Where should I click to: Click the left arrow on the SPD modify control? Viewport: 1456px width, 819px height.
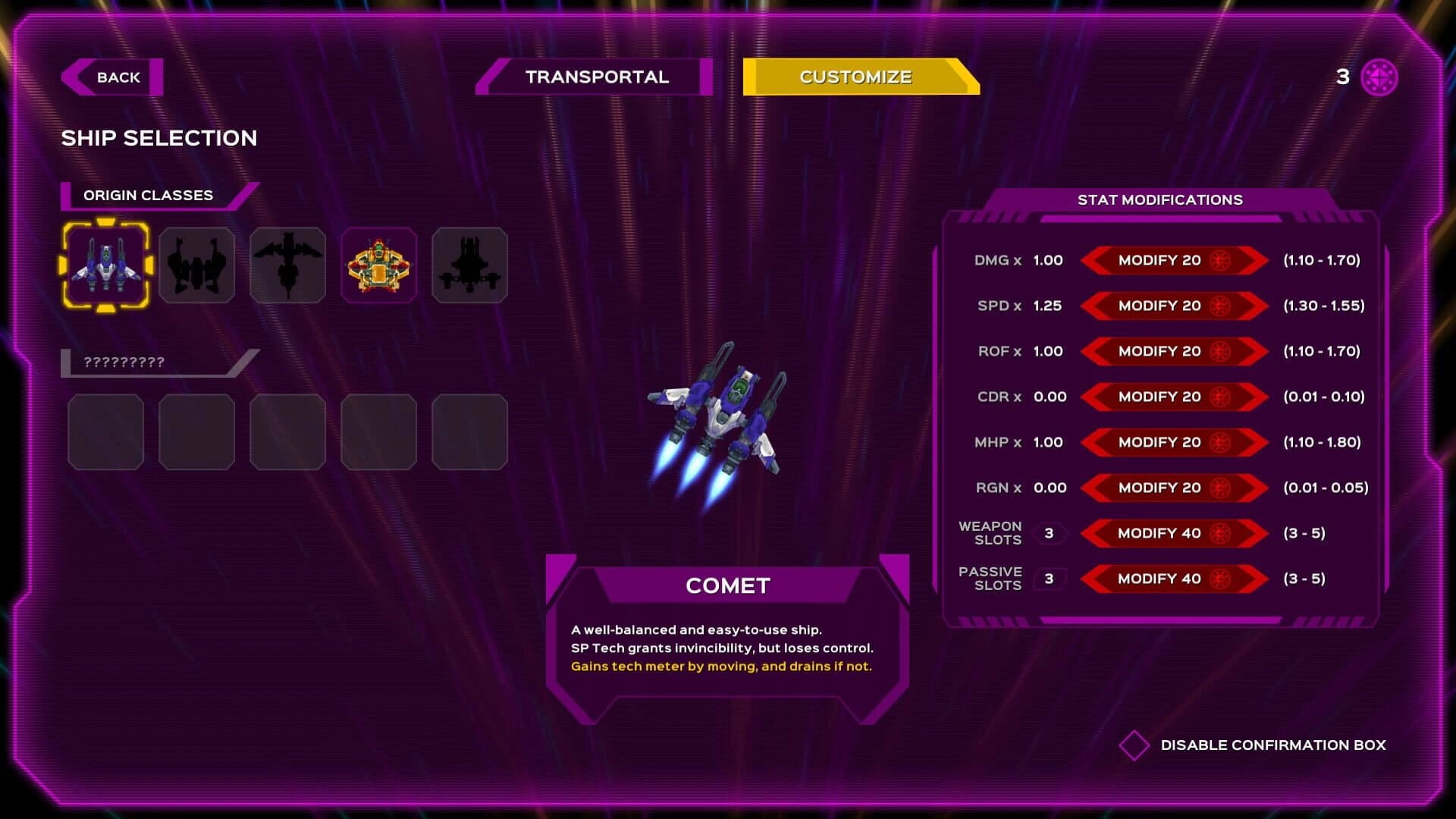[1092, 306]
